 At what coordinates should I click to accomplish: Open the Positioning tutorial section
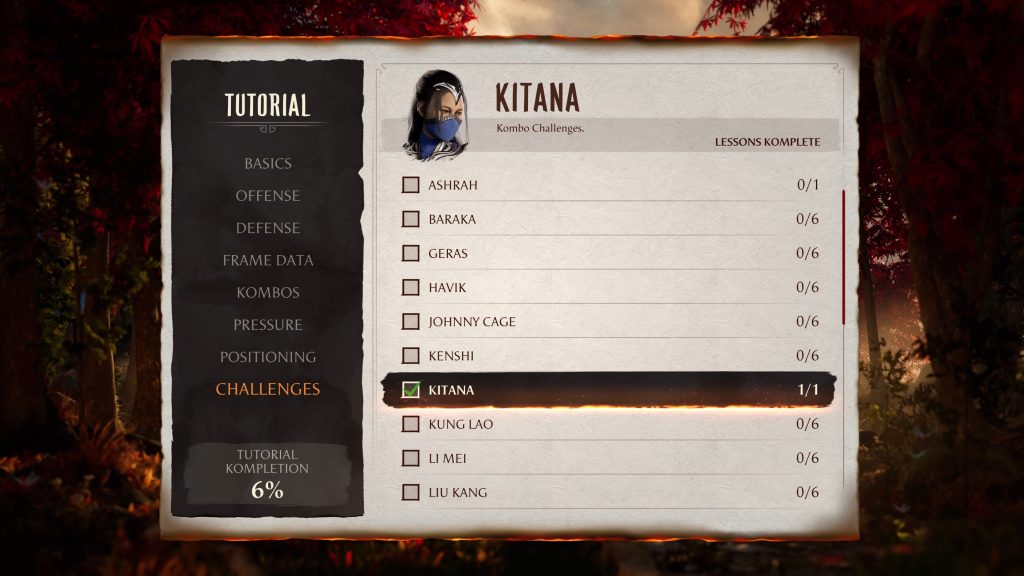[267, 357]
